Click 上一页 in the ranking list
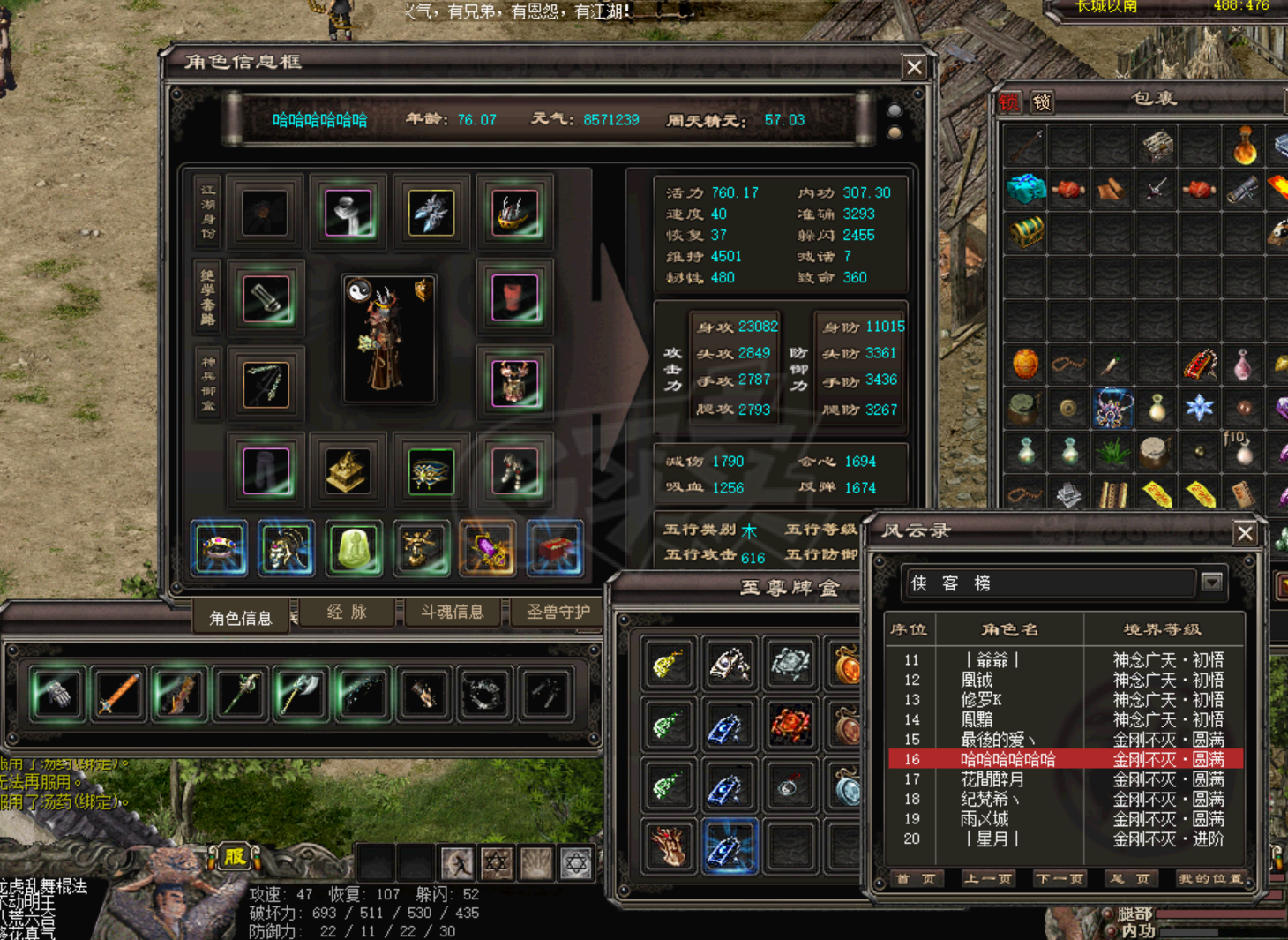Viewport: 1288px width, 940px height. (988, 878)
